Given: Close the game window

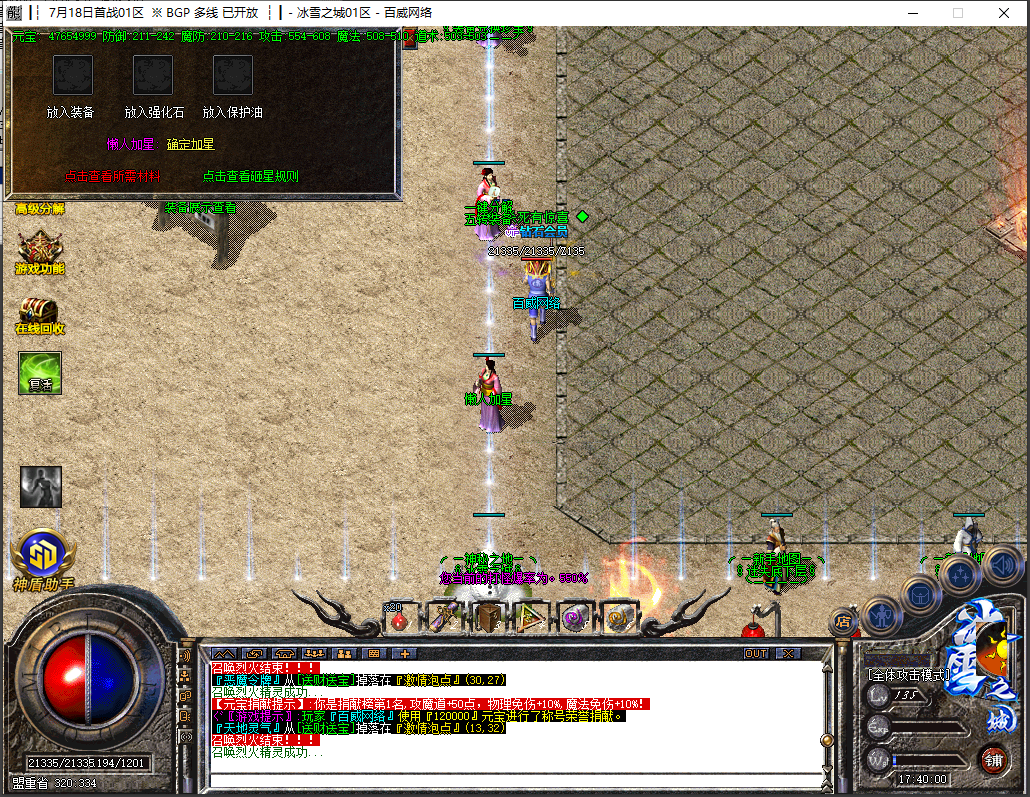Looking at the screenshot, I should (x=1004, y=13).
